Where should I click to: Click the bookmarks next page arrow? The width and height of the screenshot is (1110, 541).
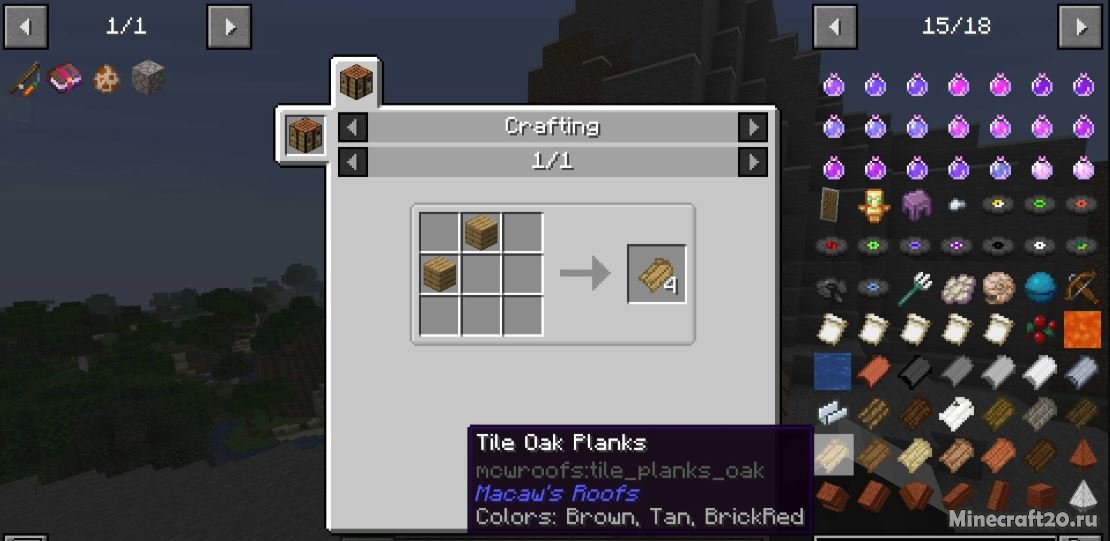coord(229,27)
